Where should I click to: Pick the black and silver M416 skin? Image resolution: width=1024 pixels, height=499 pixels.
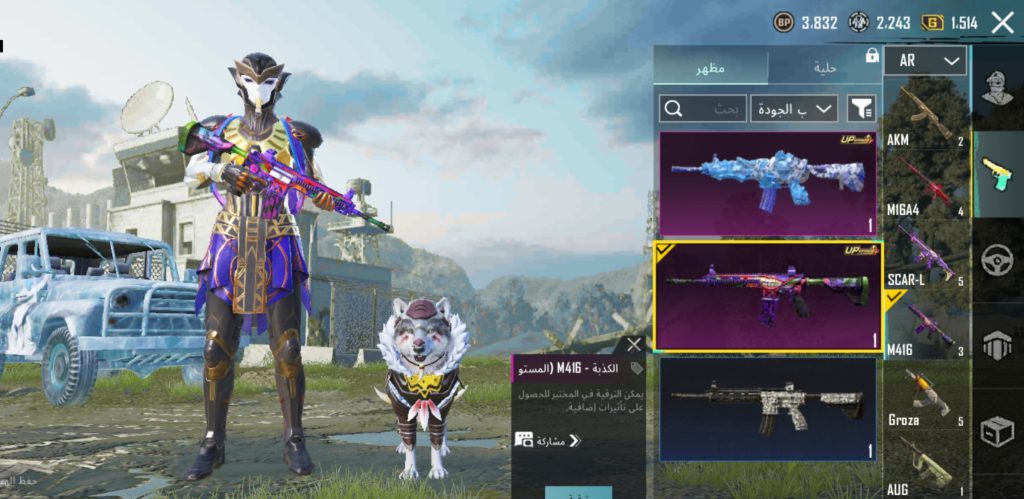click(x=768, y=408)
